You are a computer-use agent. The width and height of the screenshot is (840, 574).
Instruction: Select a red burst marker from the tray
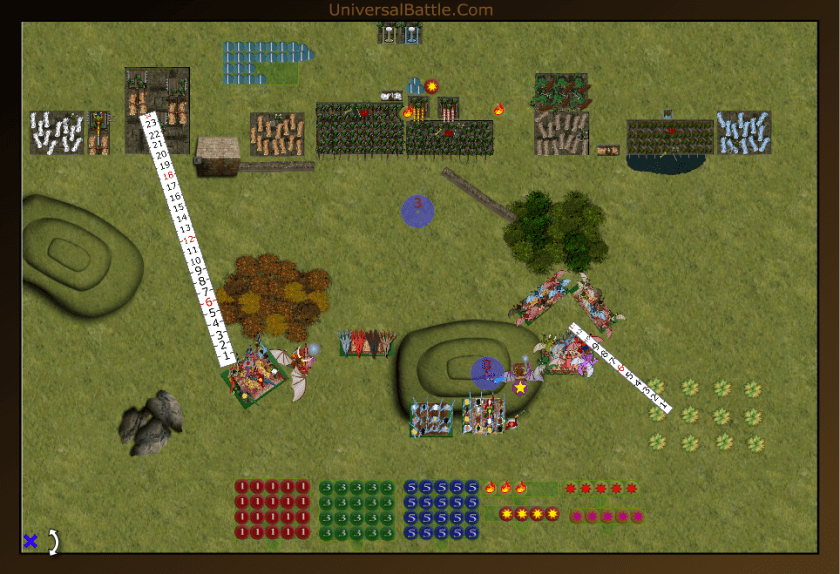click(571, 489)
